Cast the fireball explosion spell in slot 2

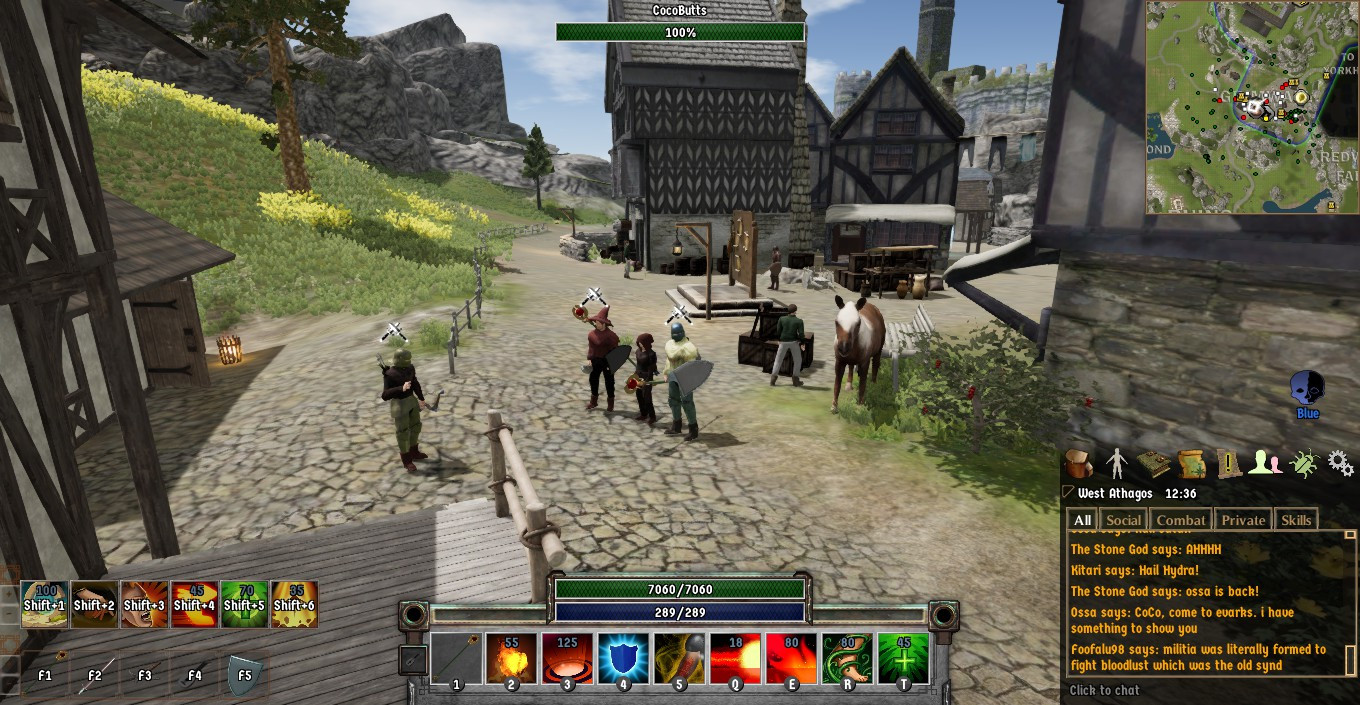pos(512,659)
